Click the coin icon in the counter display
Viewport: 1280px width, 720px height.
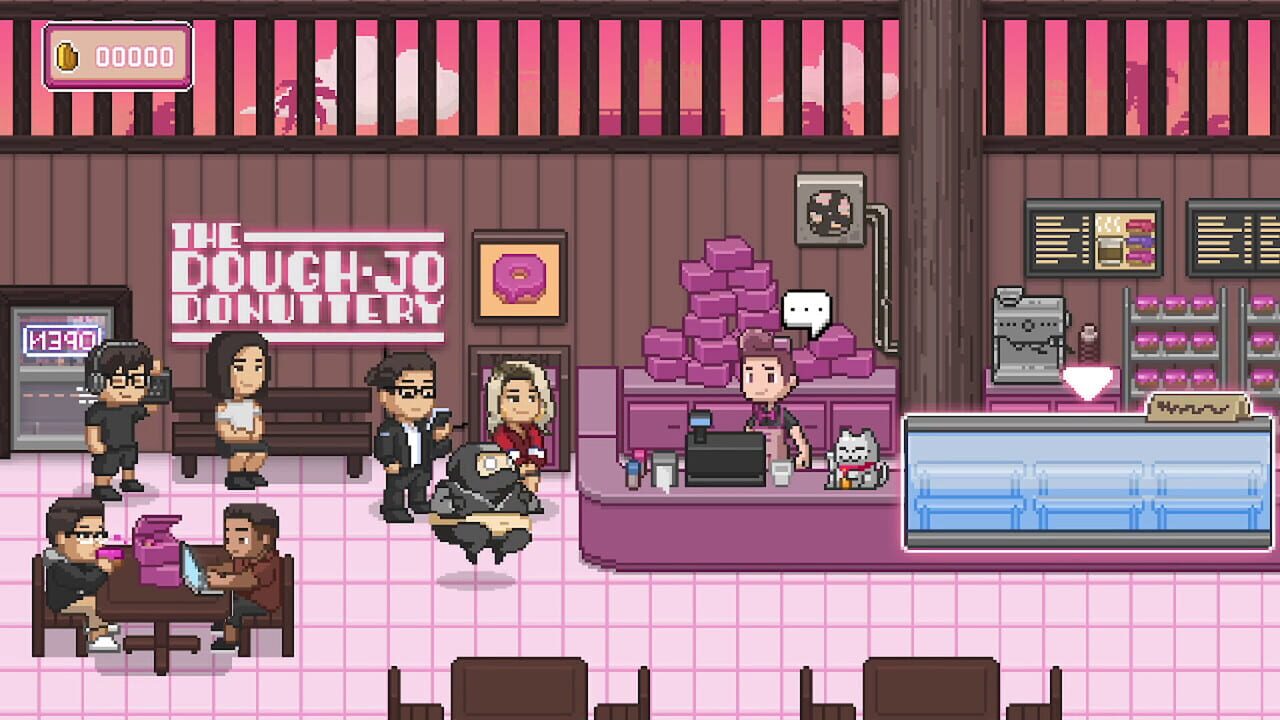[68, 57]
